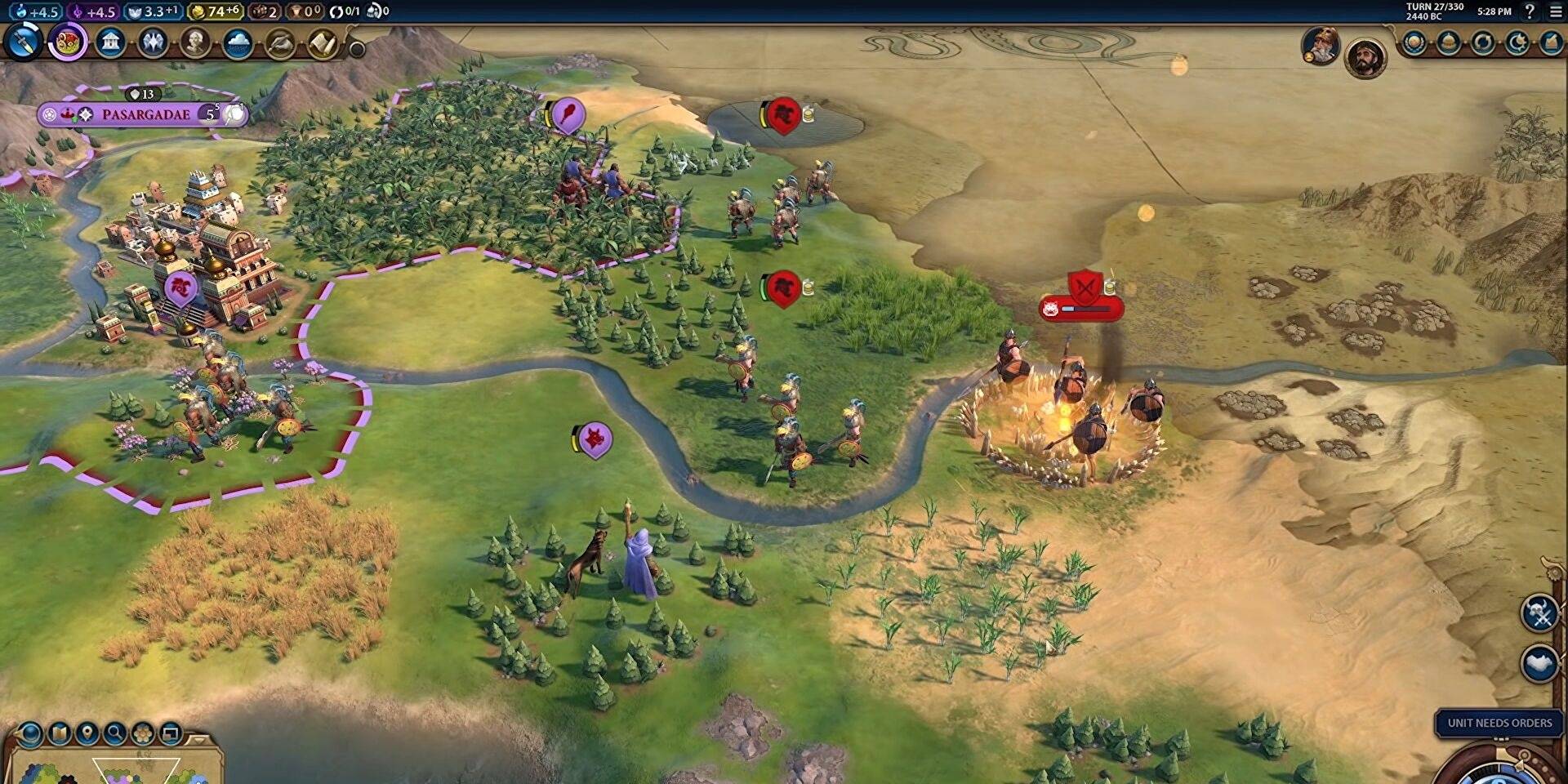The height and width of the screenshot is (784, 1568).
Task: Open the religion panel
Action: tap(153, 41)
